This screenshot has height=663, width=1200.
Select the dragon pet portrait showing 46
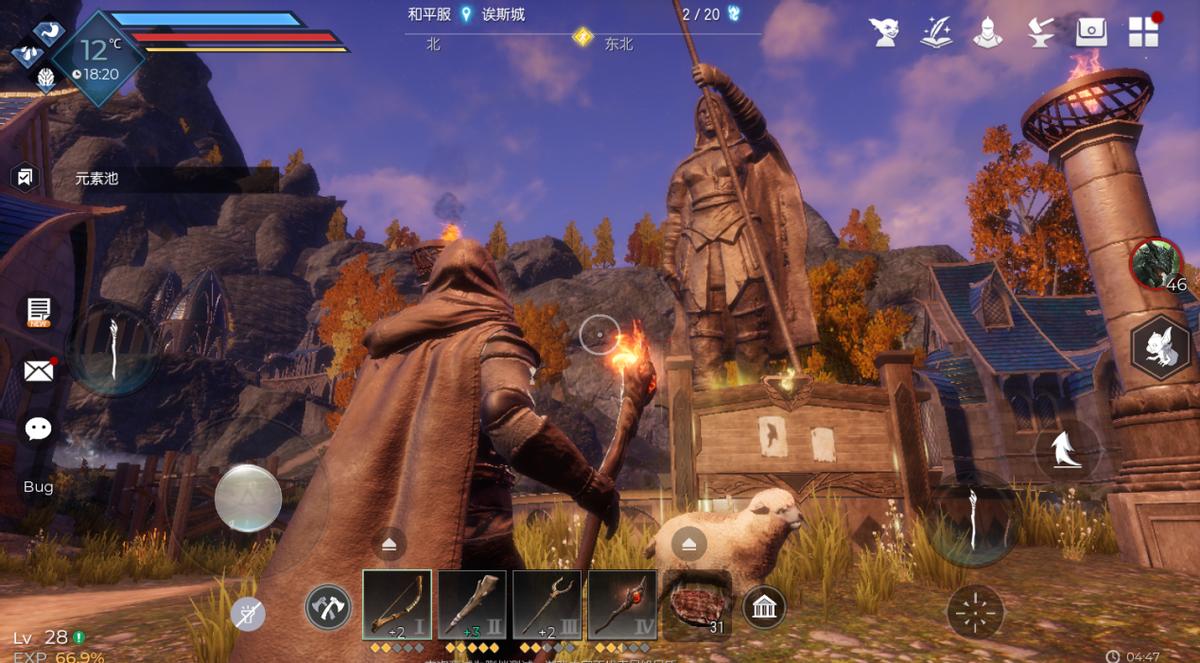pyautogui.click(x=1157, y=264)
